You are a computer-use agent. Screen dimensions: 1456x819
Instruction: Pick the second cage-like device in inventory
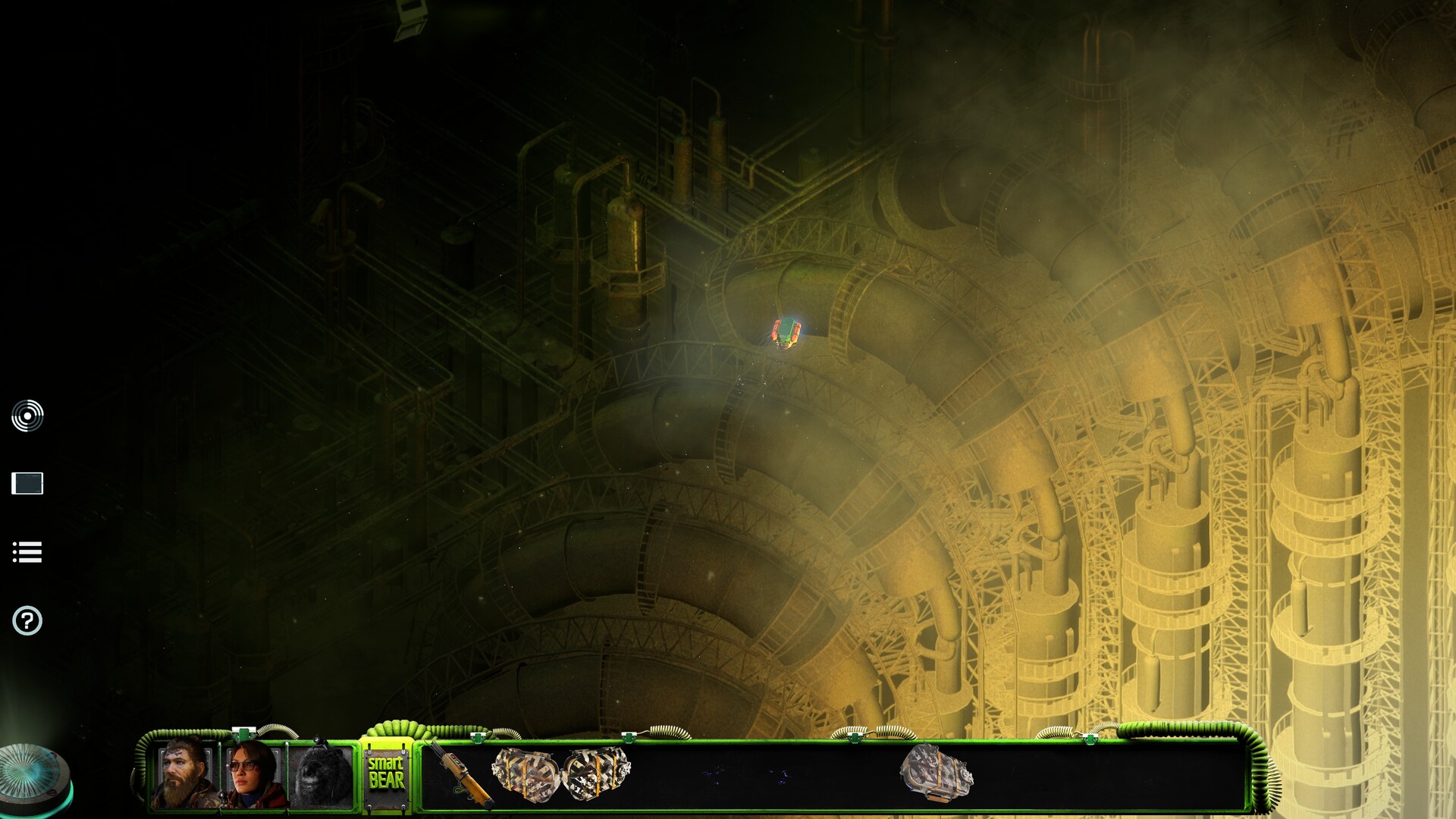pyautogui.click(x=596, y=773)
